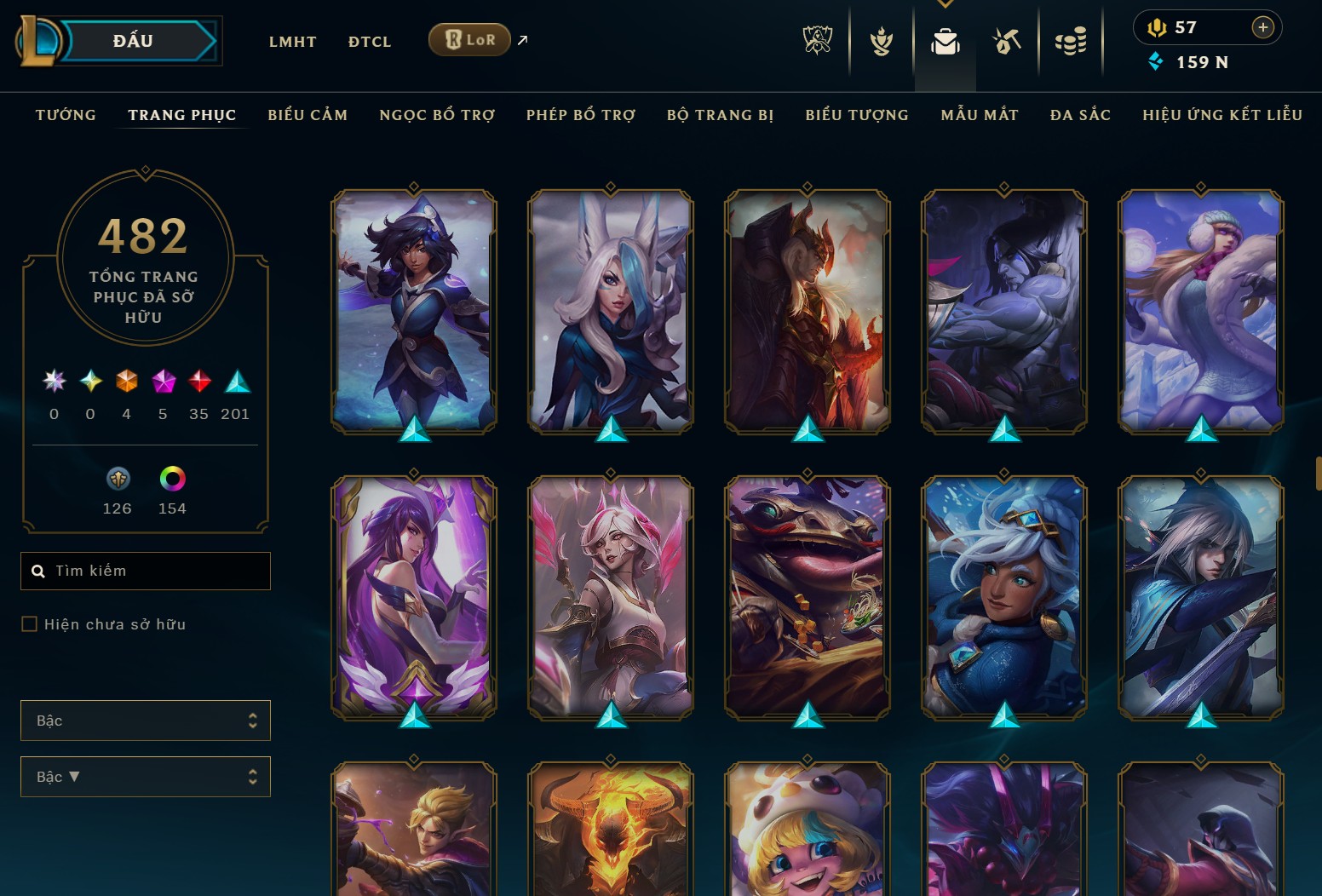Select the chroma icon showing 126
The width and height of the screenshot is (1322, 896).
pos(118,480)
